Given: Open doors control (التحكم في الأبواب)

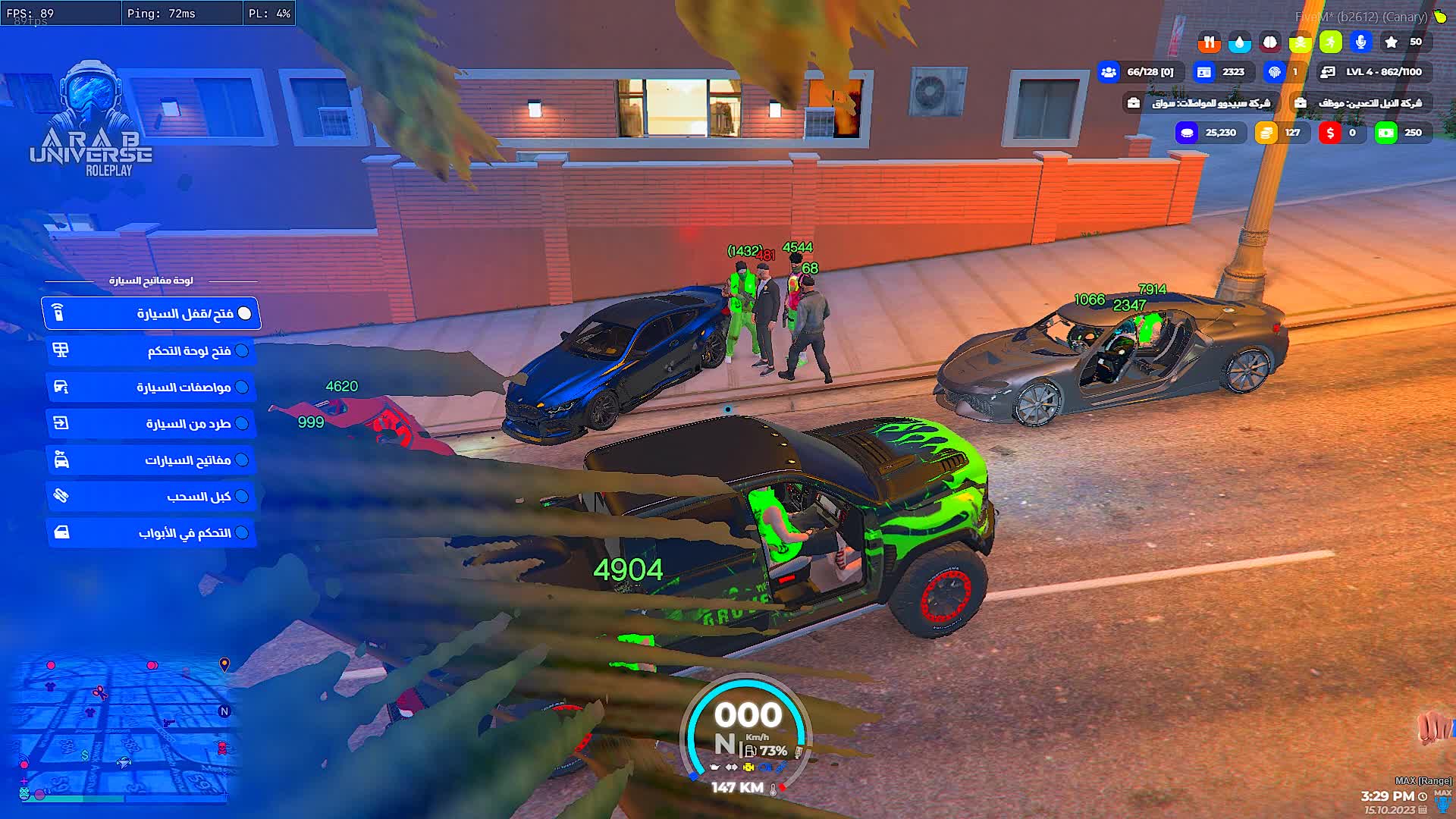Looking at the screenshot, I should coord(152,533).
